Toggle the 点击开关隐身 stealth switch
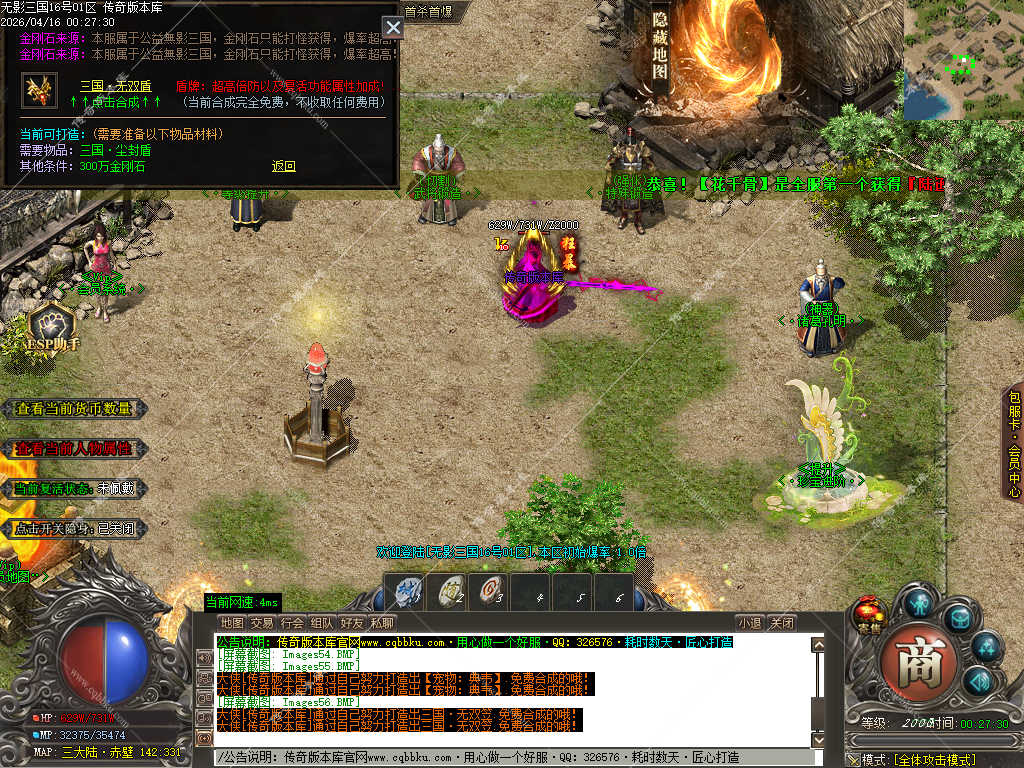Screen dimensions: 1024x768 click(74, 528)
